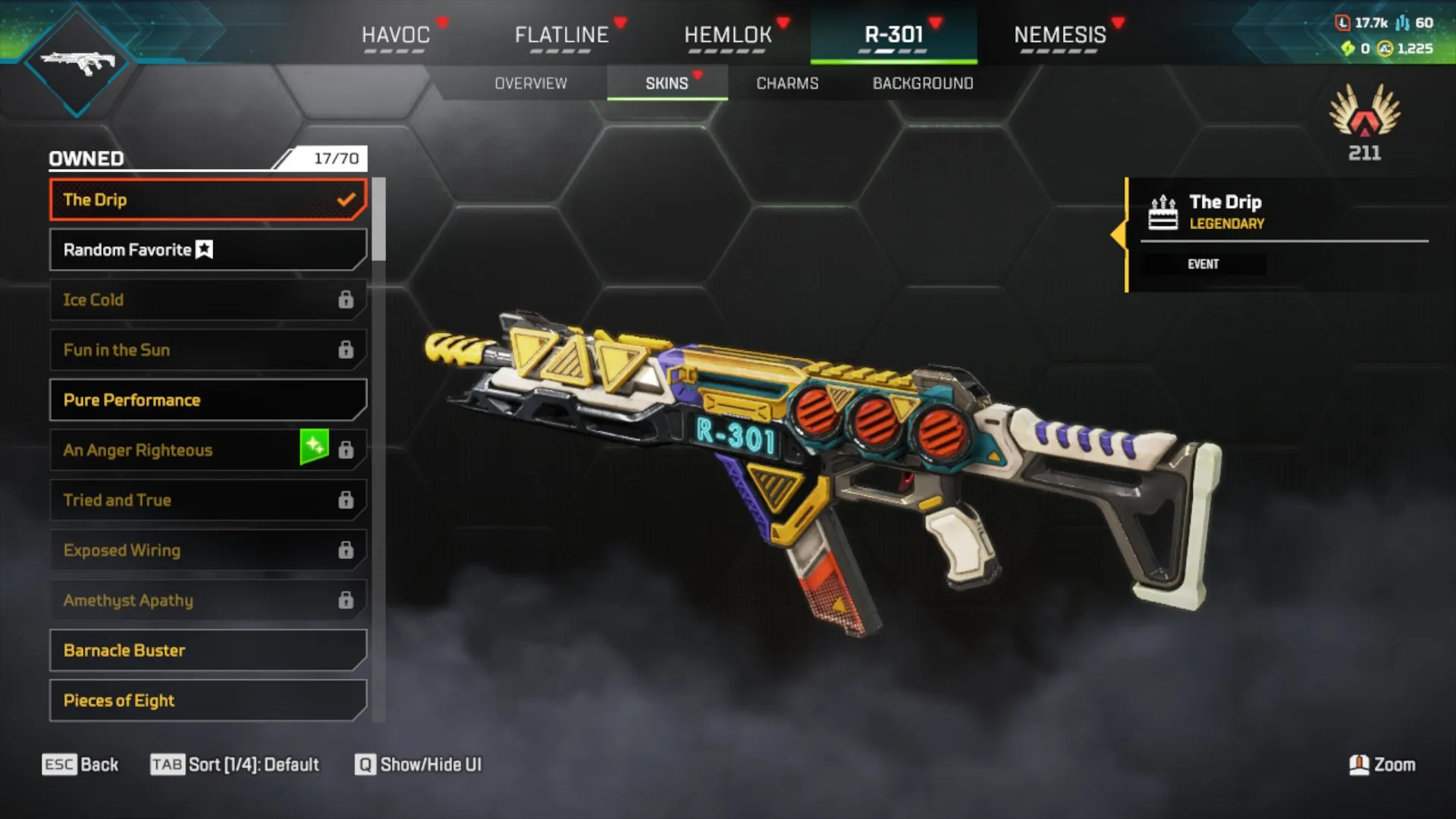The width and height of the screenshot is (1456, 819).
Task: Open the red notification marker above R-301
Action: [x=937, y=21]
